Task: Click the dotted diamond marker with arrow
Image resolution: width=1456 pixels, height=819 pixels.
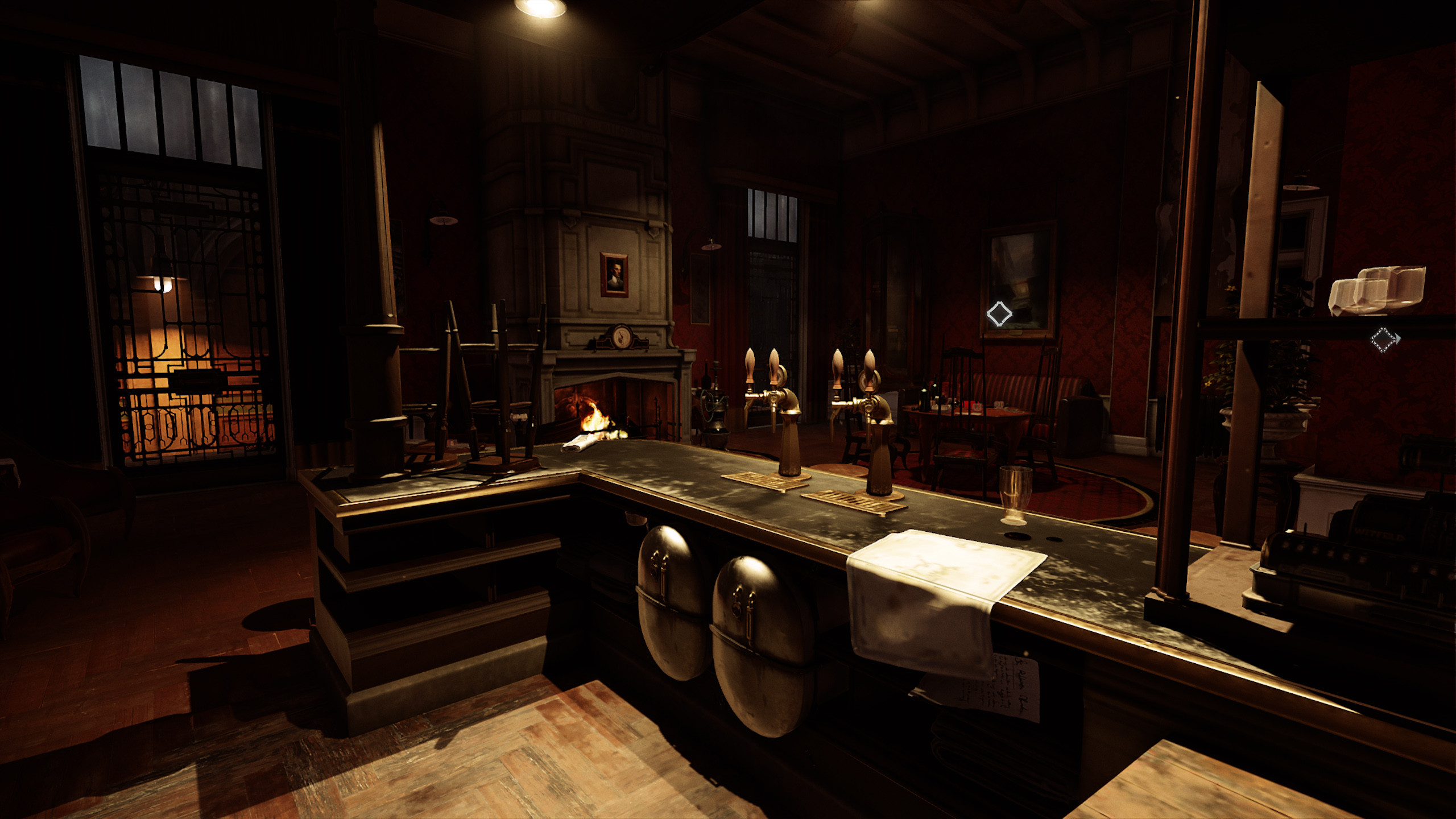Action: (1383, 340)
